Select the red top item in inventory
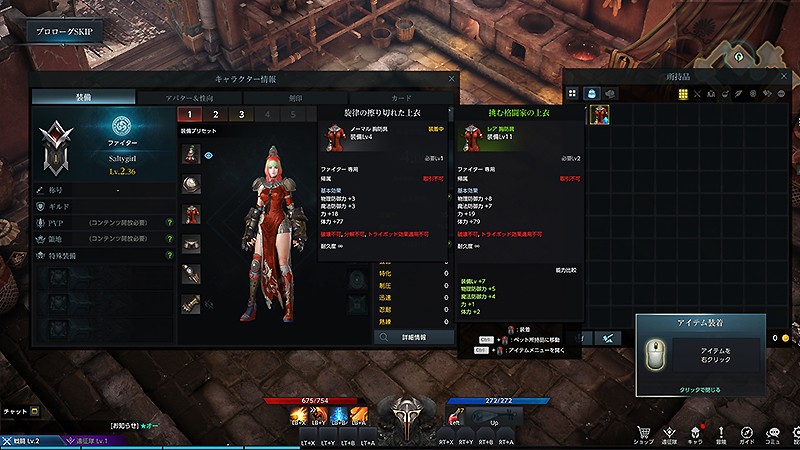This screenshot has width=800, height=450. tap(598, 116)
